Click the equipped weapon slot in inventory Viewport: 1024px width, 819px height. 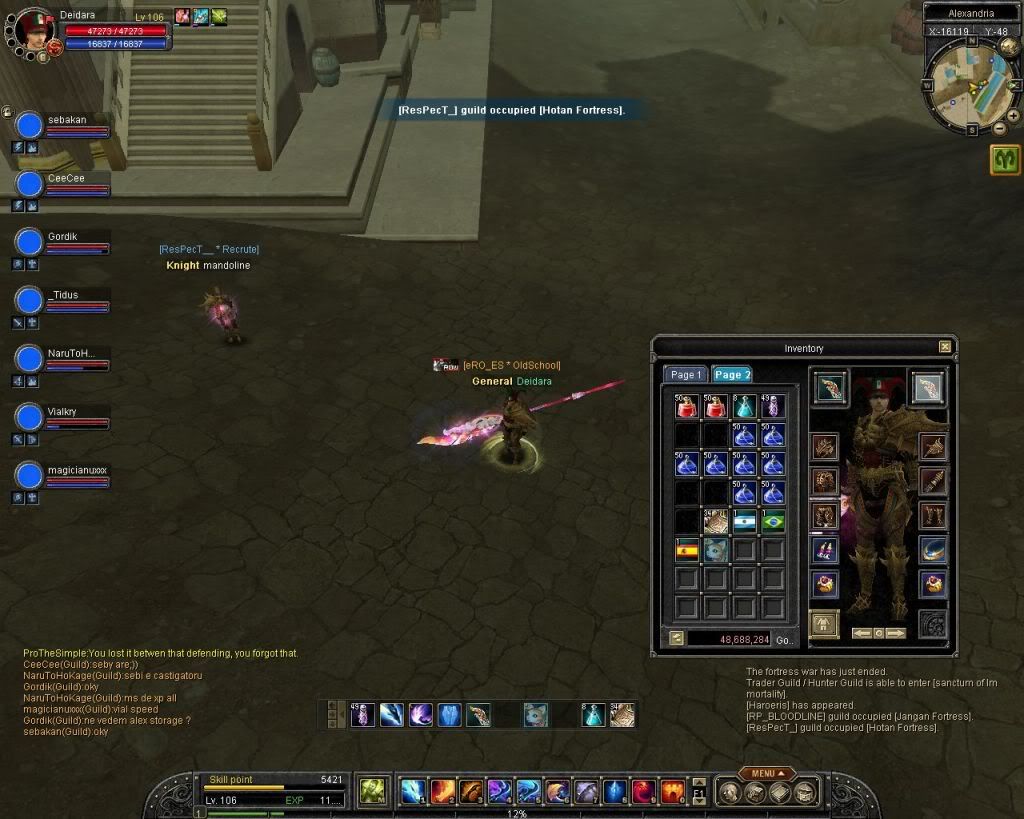point(830,388)
